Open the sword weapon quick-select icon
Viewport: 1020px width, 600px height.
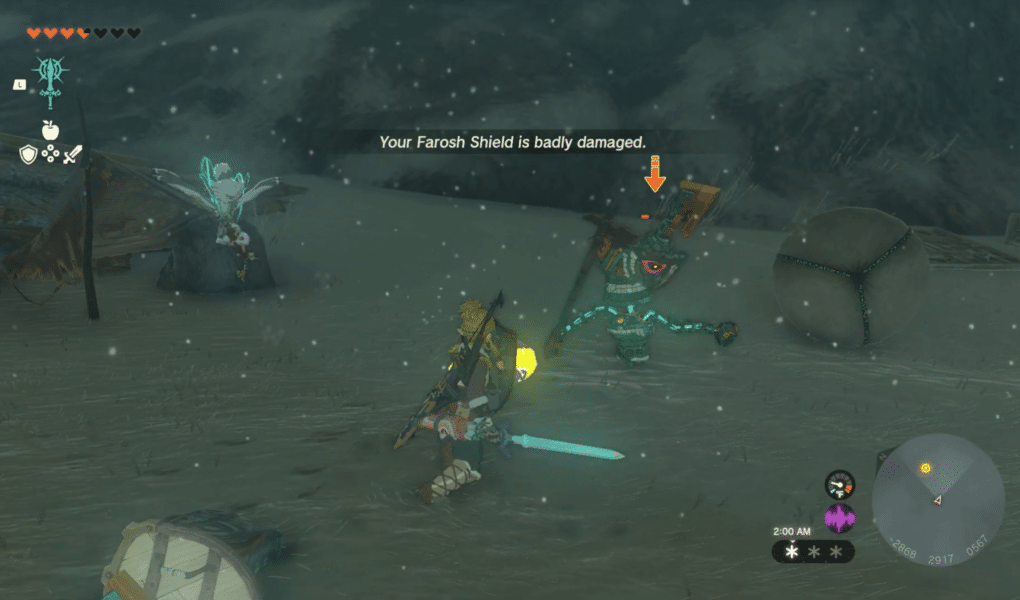[x=72, y=155]
